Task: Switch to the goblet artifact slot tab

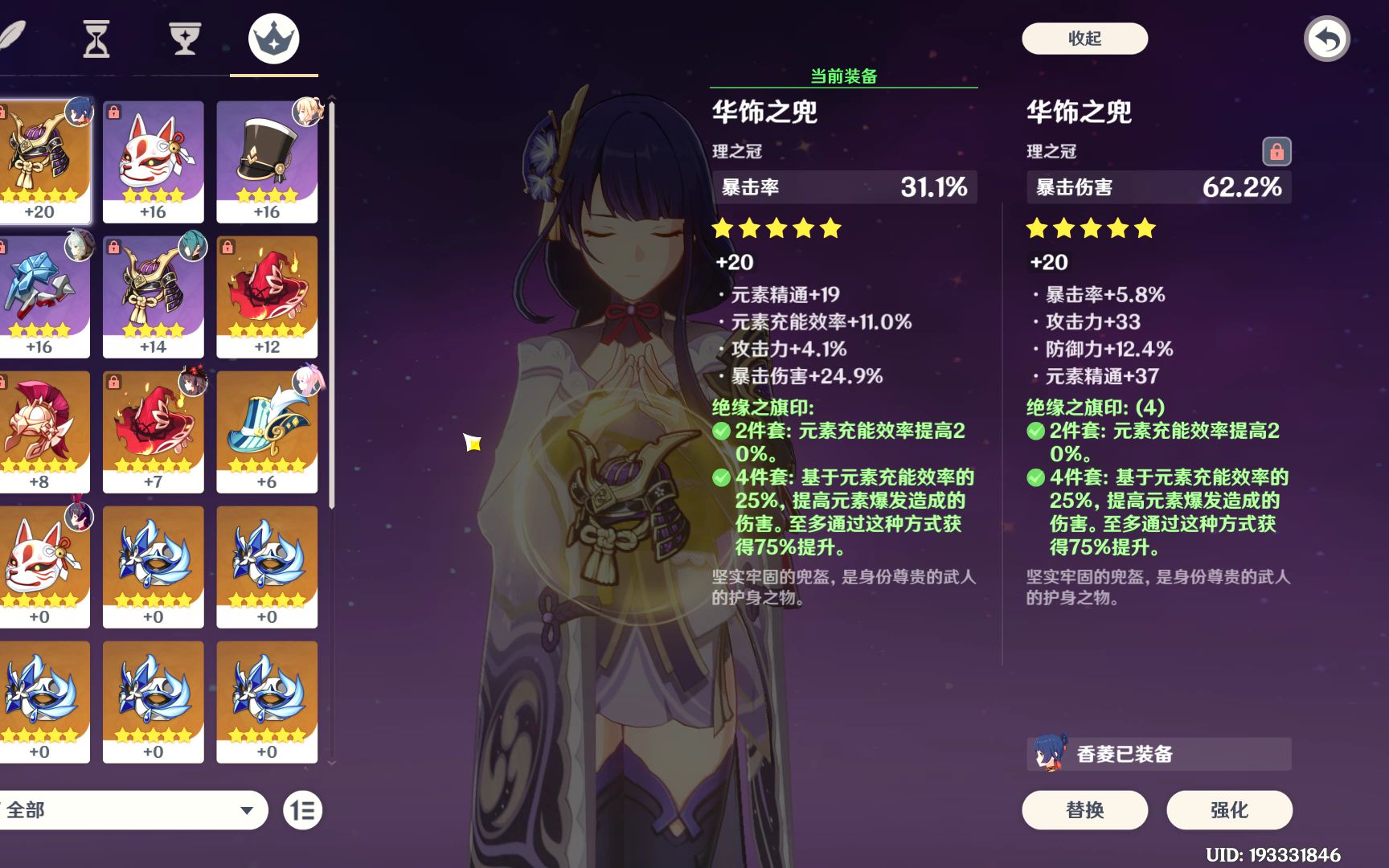Action: (185, 38)
